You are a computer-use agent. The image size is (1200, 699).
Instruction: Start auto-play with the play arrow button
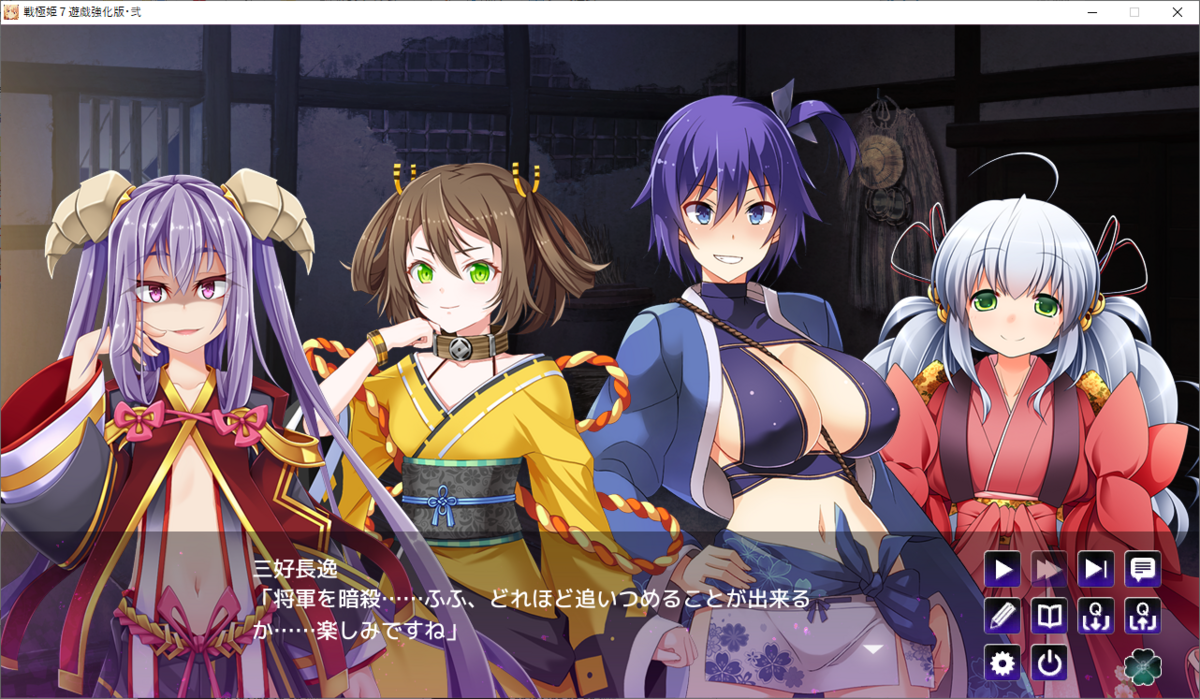tap(1002, 570)
